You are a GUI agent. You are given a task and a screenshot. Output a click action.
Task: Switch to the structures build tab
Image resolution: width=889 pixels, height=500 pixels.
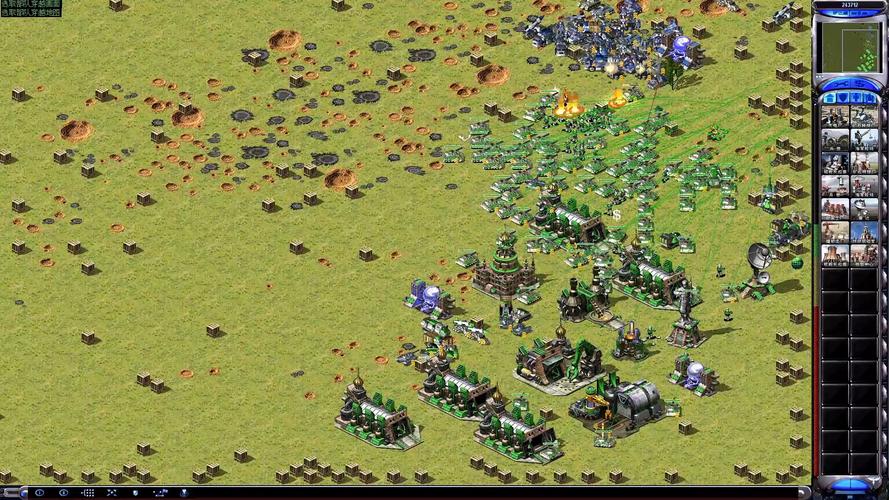828,98
